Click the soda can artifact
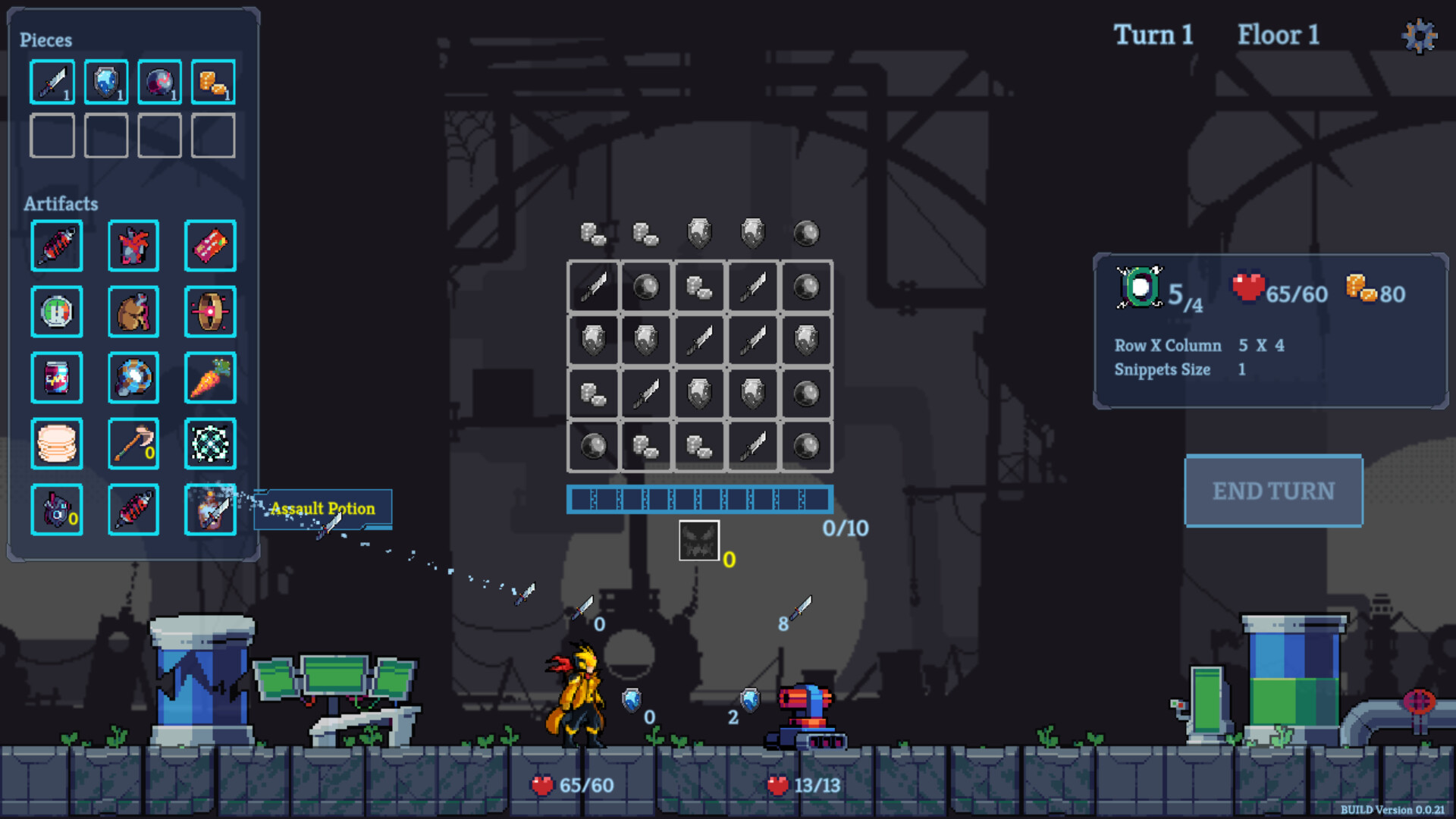 click(56, 377)
